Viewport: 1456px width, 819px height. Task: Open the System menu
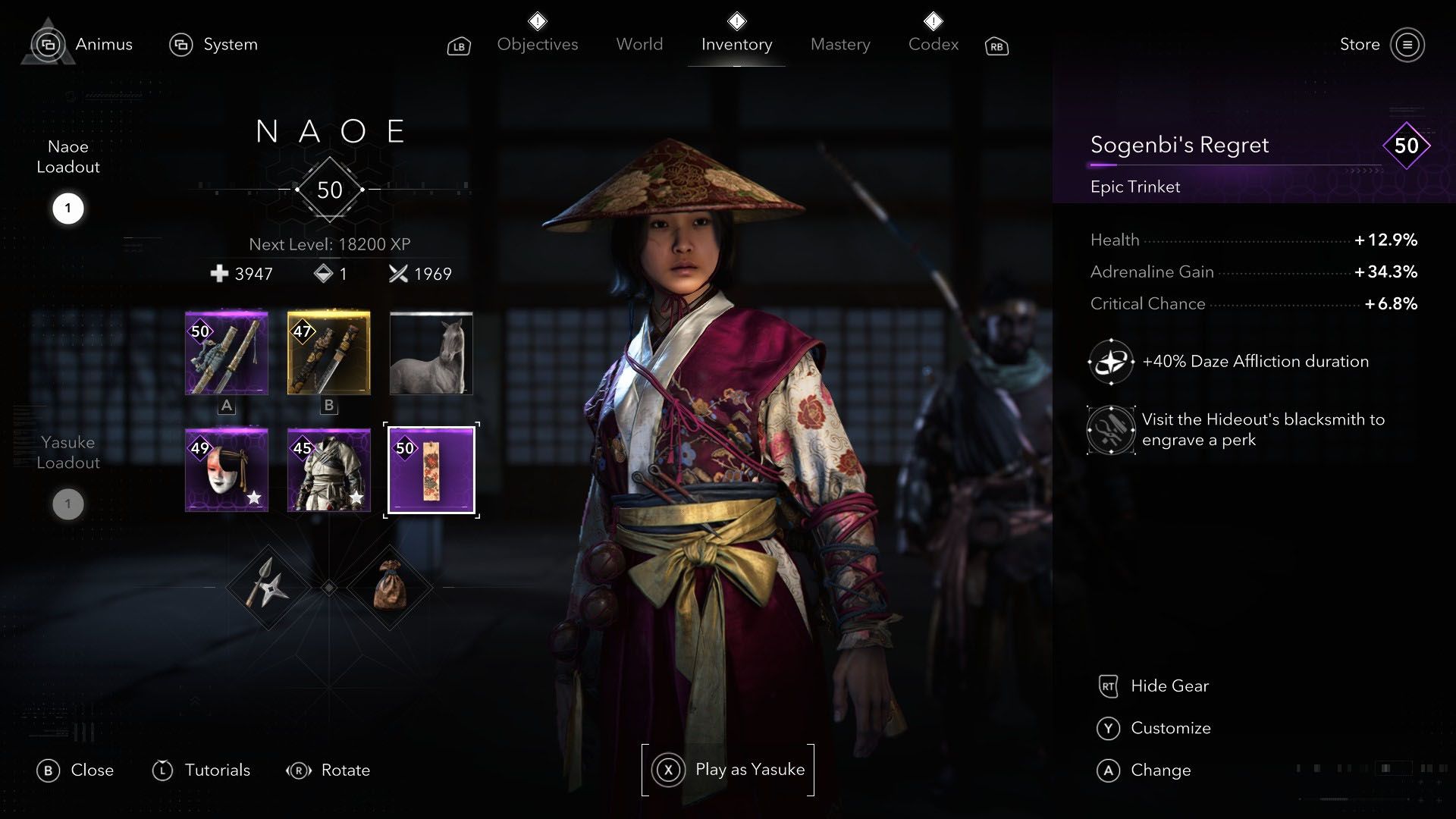click(215, 44)
